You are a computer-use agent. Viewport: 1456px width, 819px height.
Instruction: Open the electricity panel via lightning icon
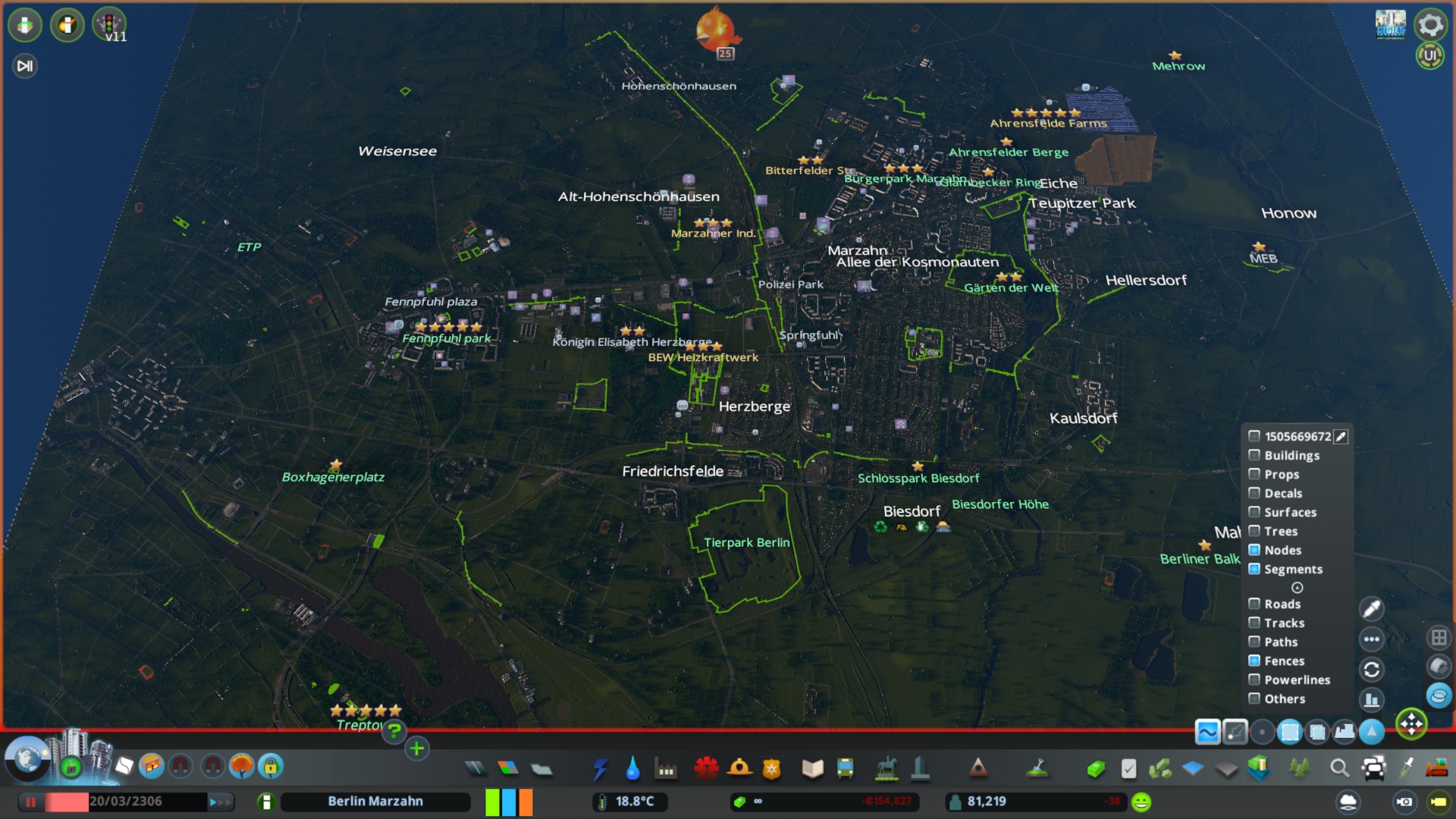click(x=601, y=768)
